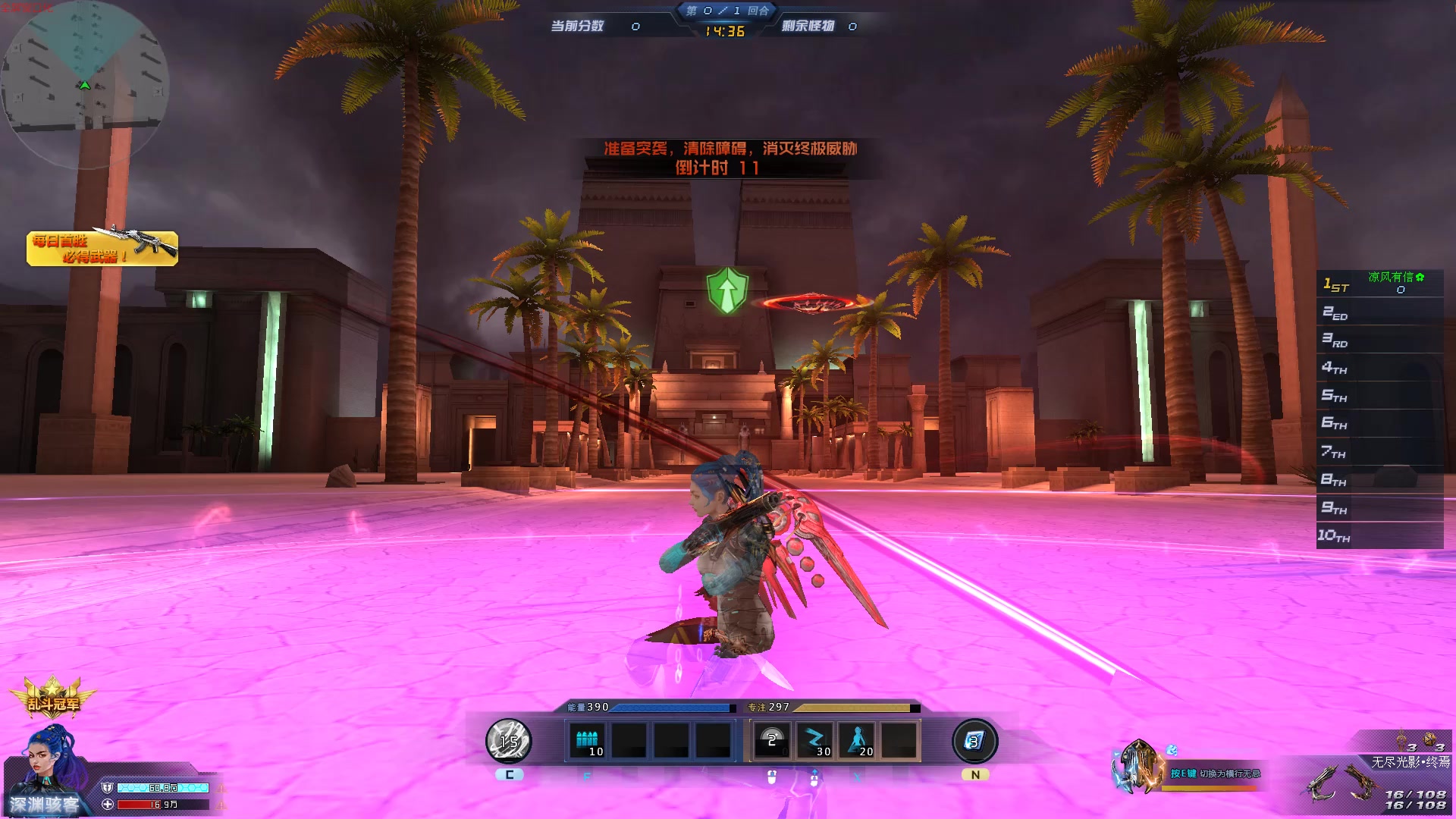This screenshot has height=819, width=1456.
Task: Select the Brawl Champion gold winged badge
Action: point(52,699)
